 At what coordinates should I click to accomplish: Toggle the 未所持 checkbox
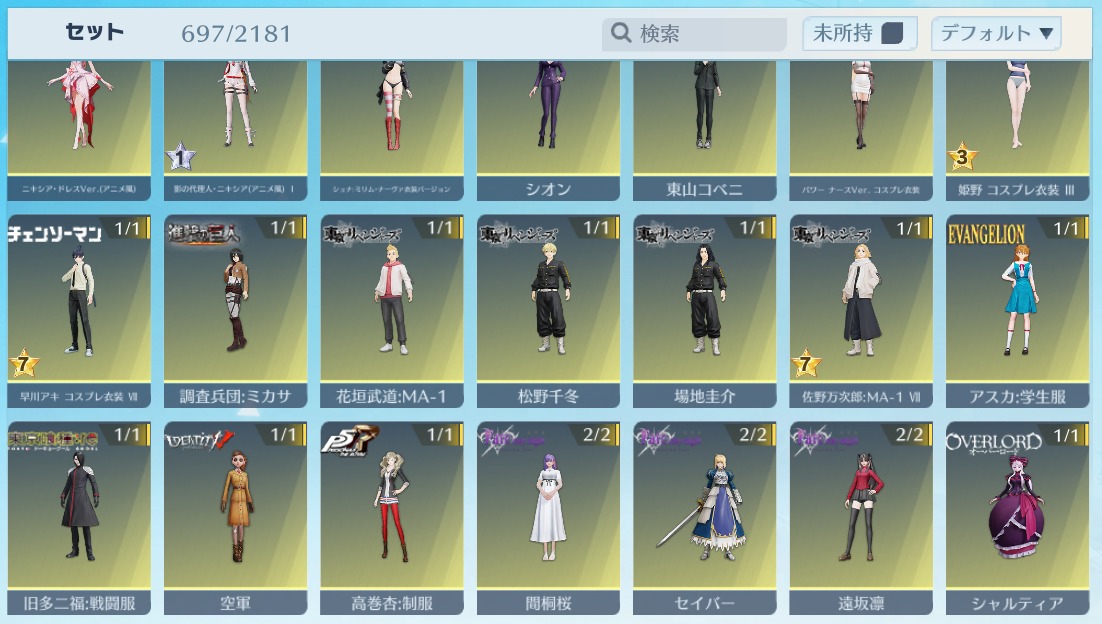892,34
